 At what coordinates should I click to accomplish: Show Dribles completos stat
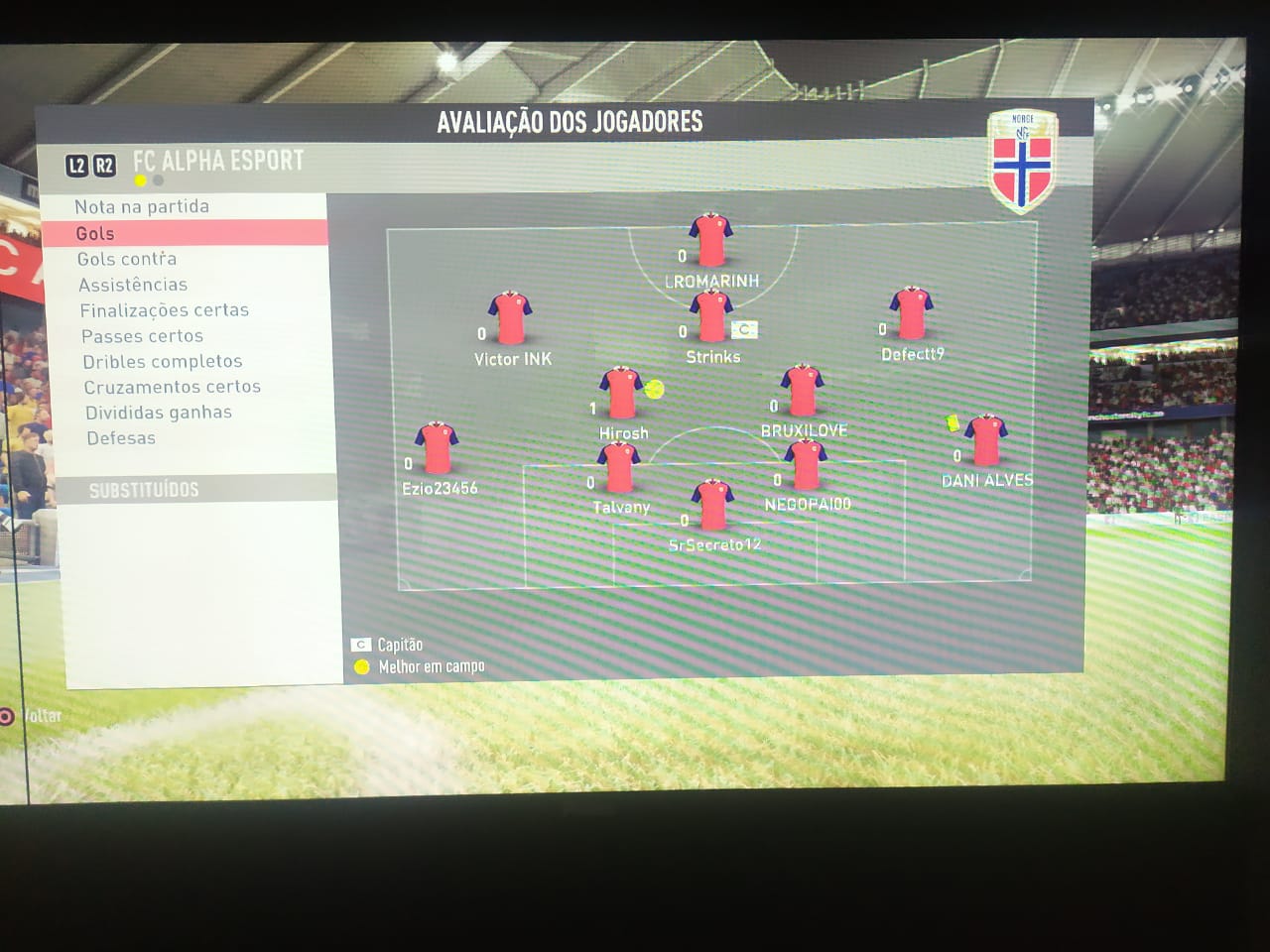pos(163,362)
